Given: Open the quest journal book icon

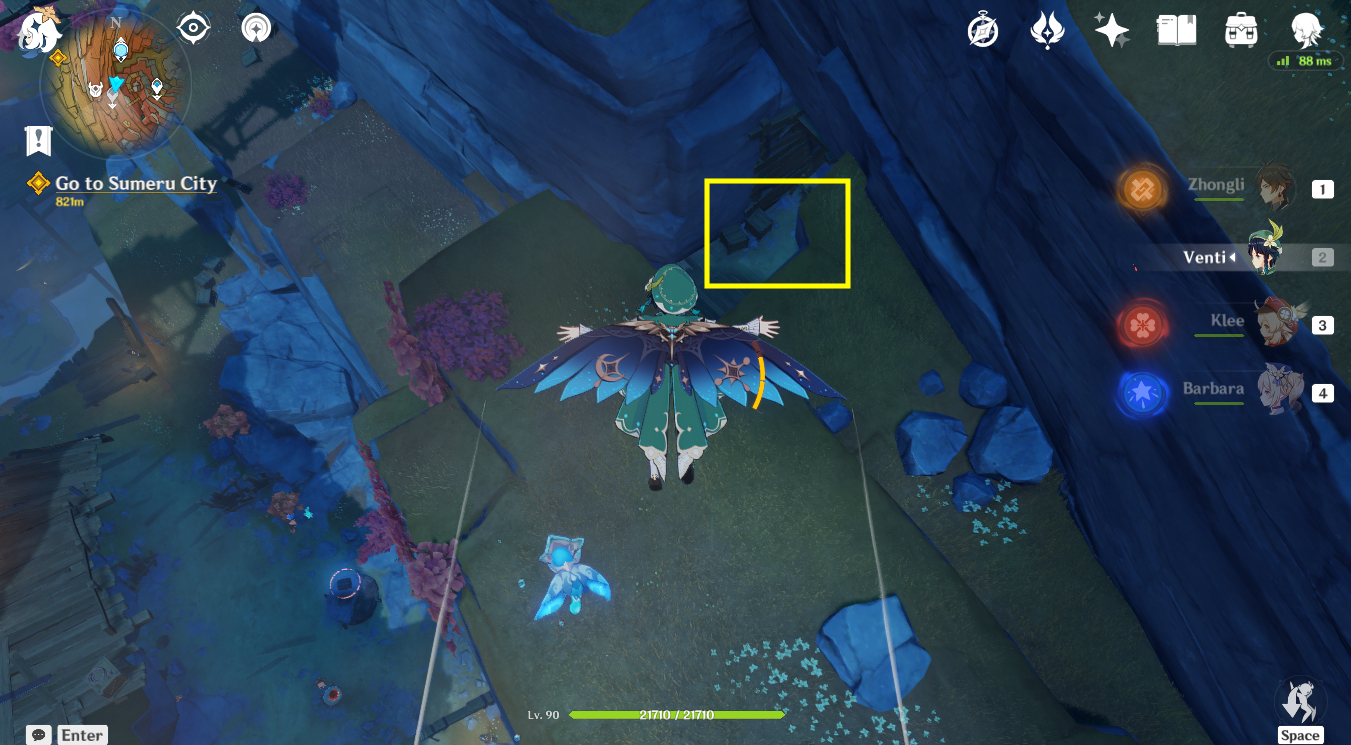Looking at the screenshot, I should pos(1177,30).
